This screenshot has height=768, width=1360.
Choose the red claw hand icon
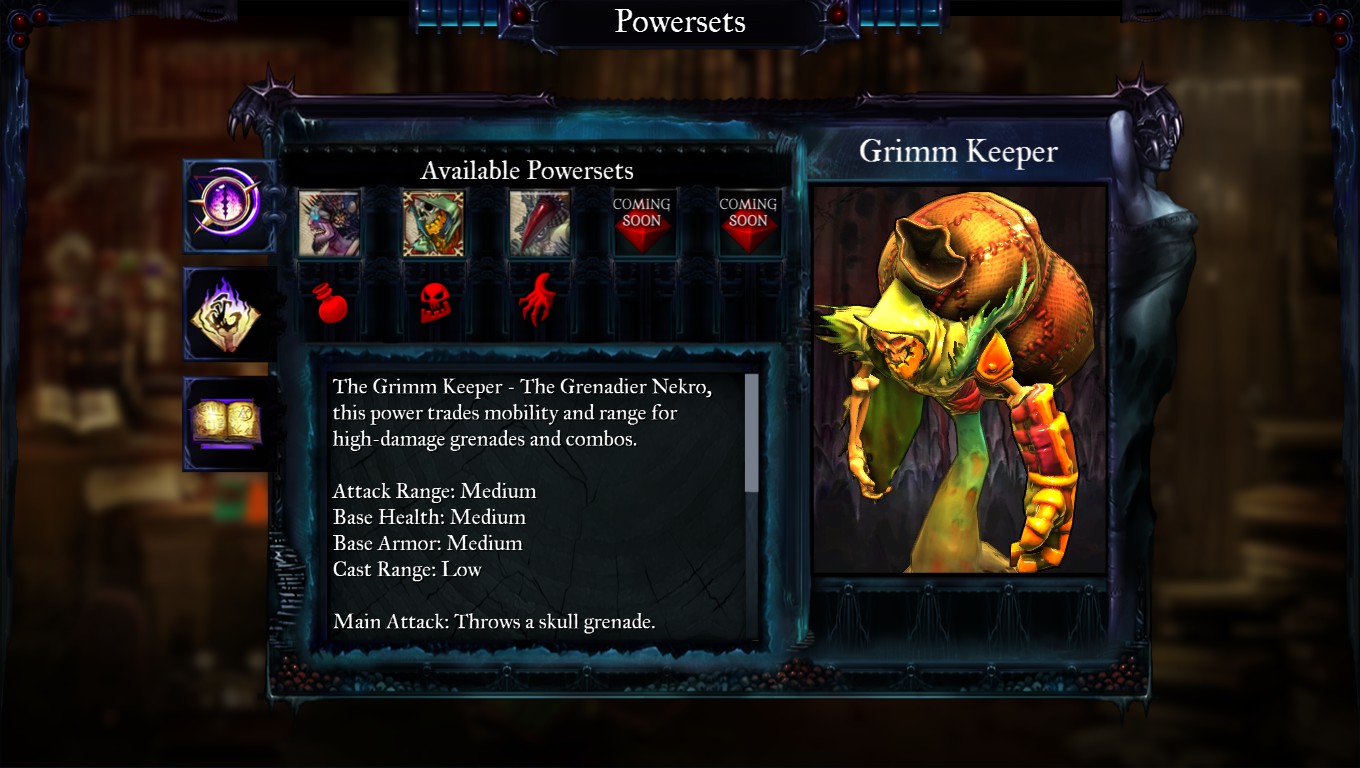(538, 301)
